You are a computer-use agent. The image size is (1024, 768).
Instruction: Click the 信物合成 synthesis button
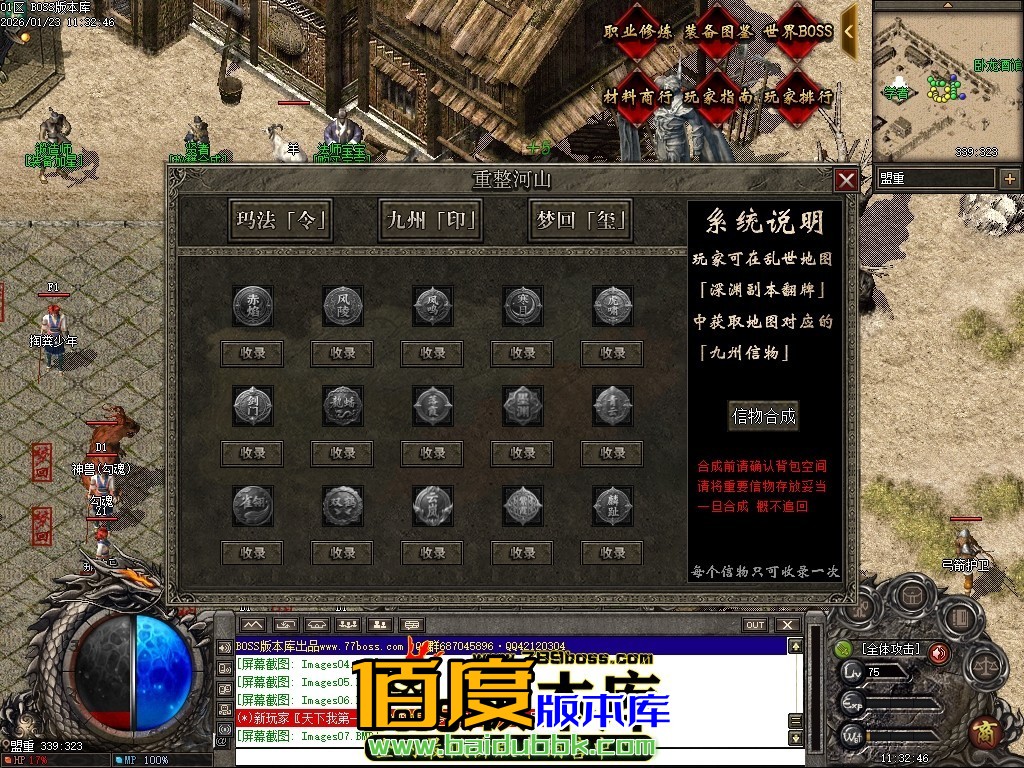tap(764, 416)
